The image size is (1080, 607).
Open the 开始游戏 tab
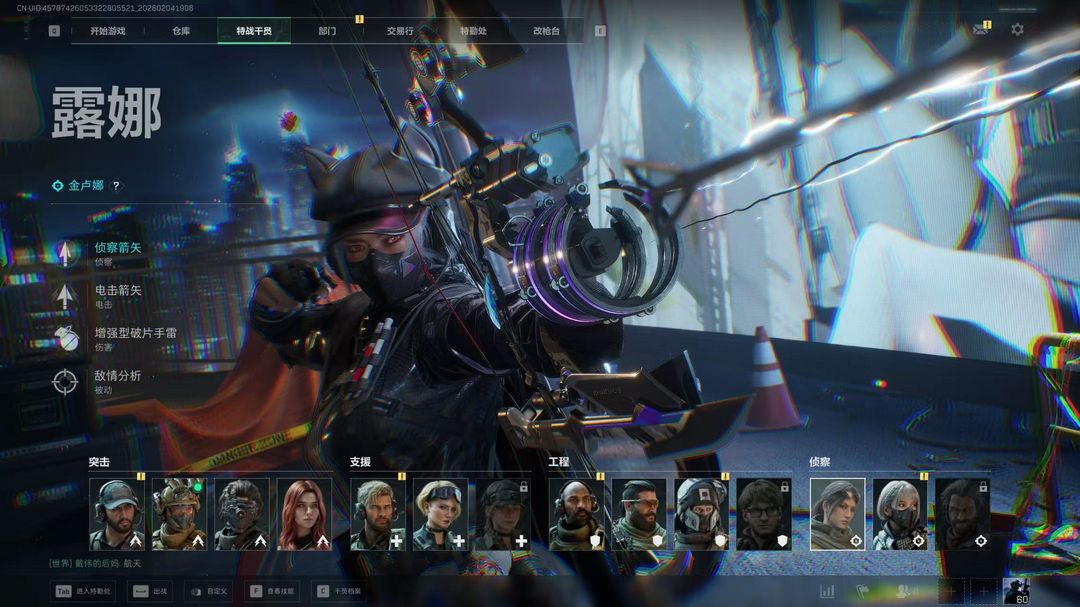pyautogui.click(x=107, y=31)
